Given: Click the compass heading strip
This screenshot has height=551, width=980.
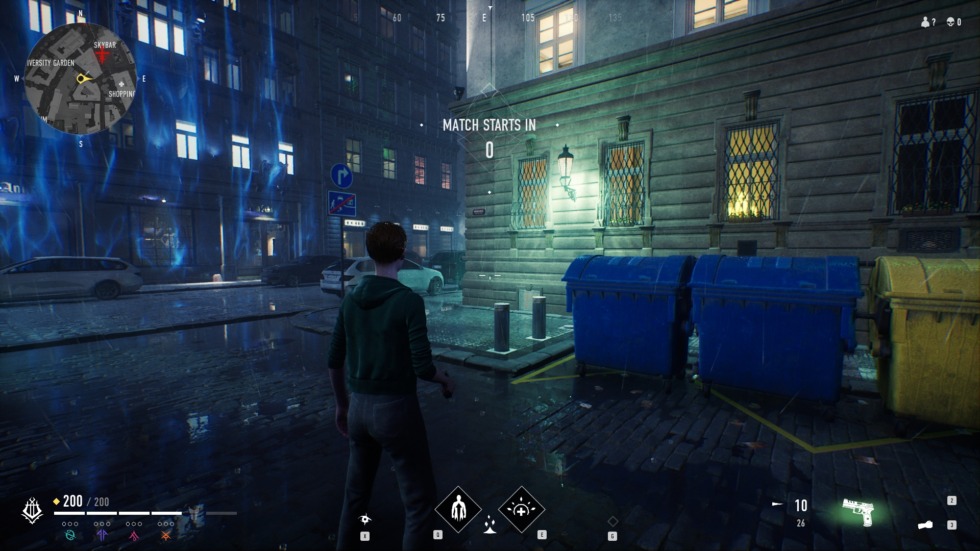Looking at the screenshot, I should click(x=485, y=18).
